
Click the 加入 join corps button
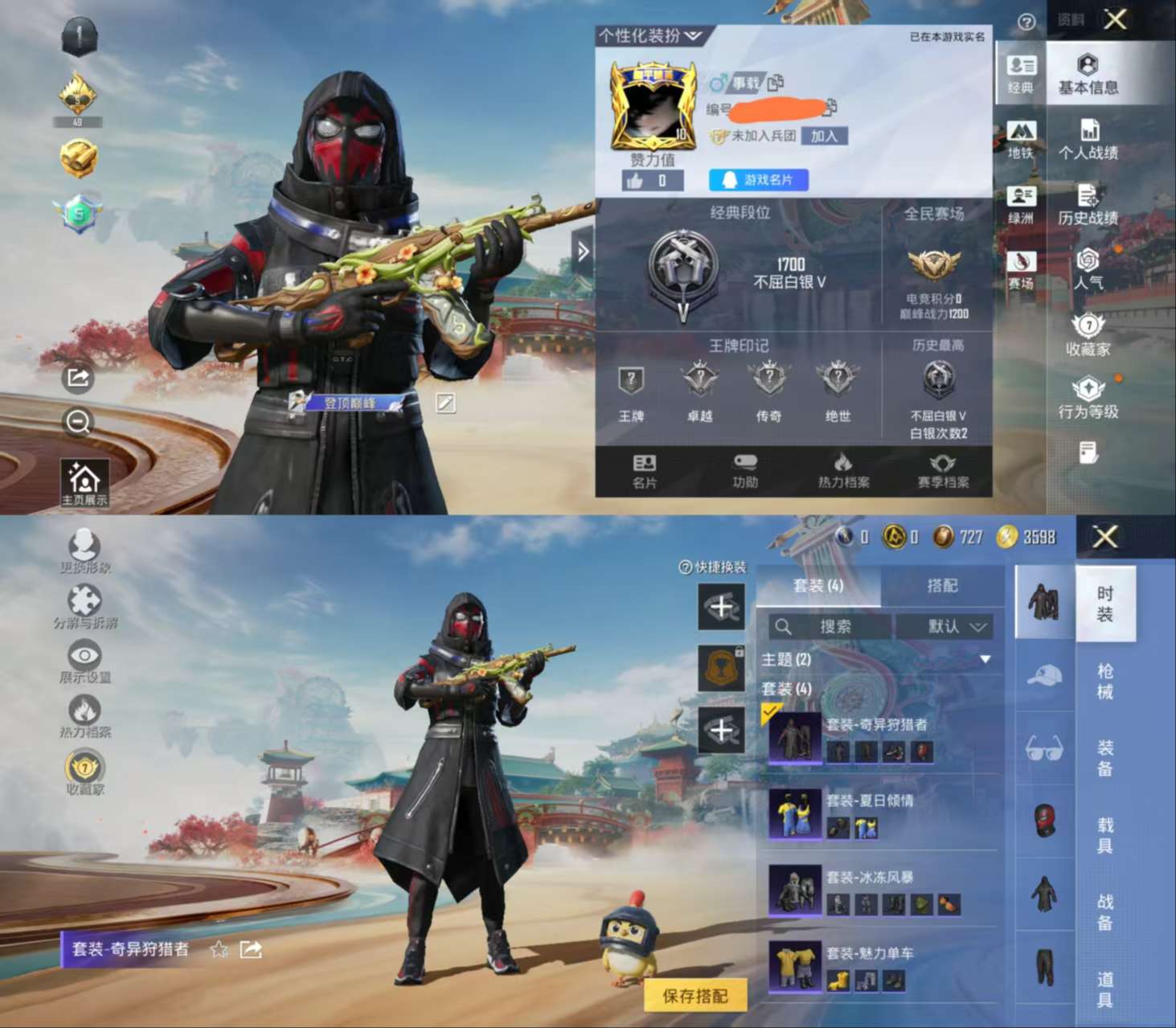[x=824, y=136]
